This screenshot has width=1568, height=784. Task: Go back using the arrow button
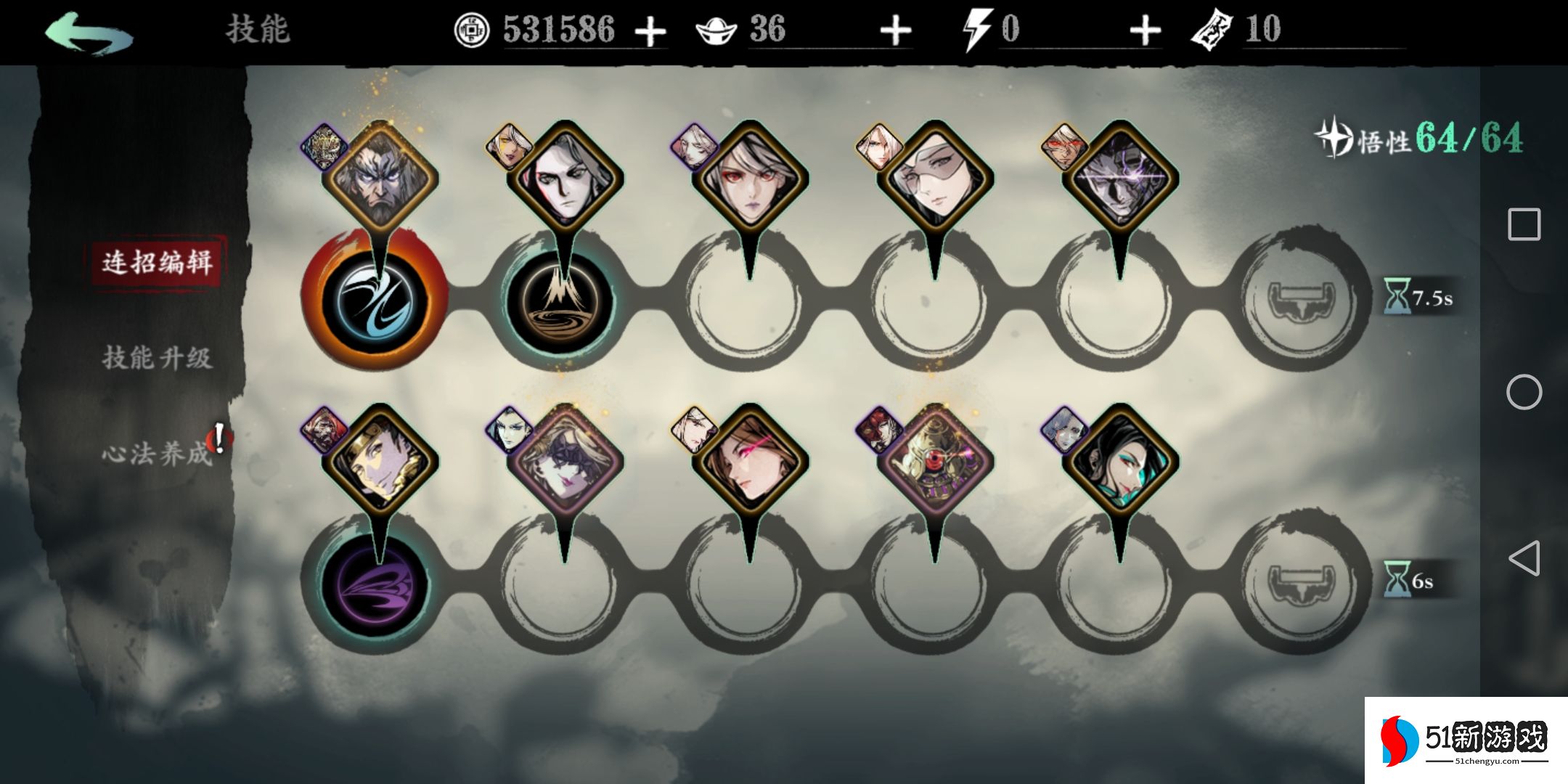coord(89,33)
